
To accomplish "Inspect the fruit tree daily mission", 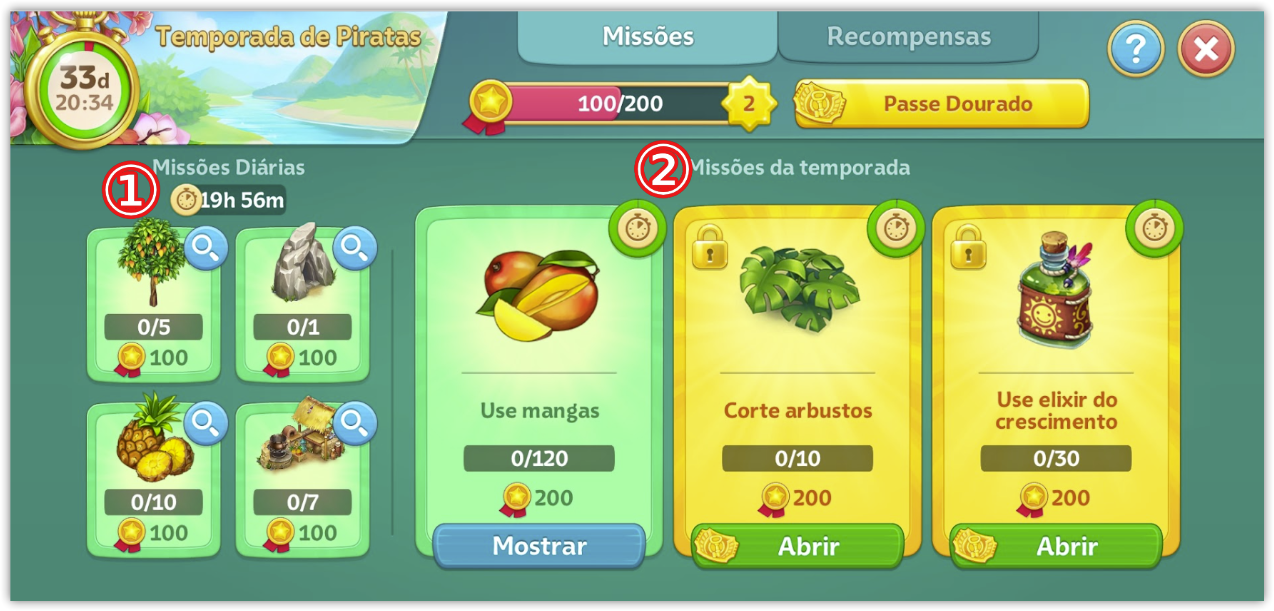I will click(x=206, y=249).
